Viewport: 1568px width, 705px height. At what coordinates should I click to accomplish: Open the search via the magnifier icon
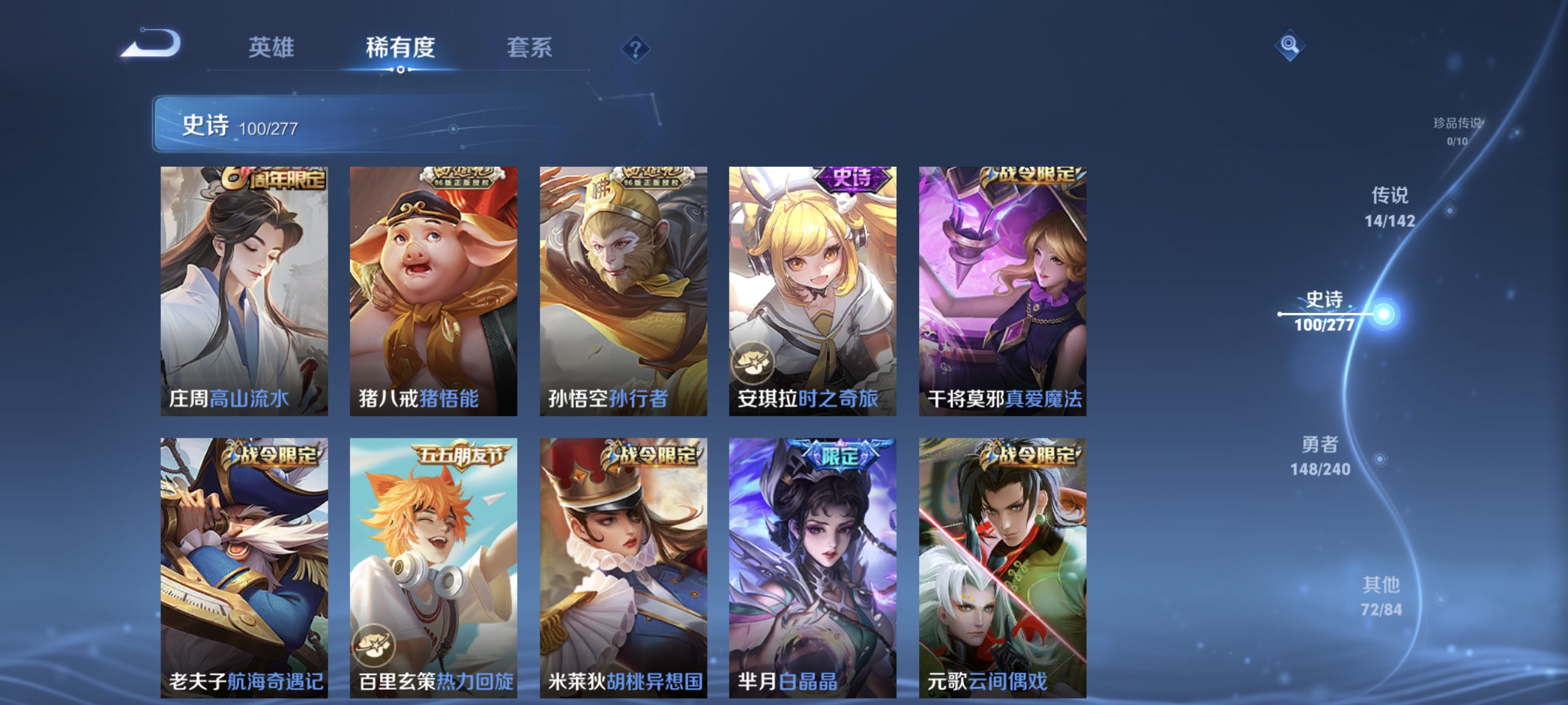click(x=1290, y=46)
